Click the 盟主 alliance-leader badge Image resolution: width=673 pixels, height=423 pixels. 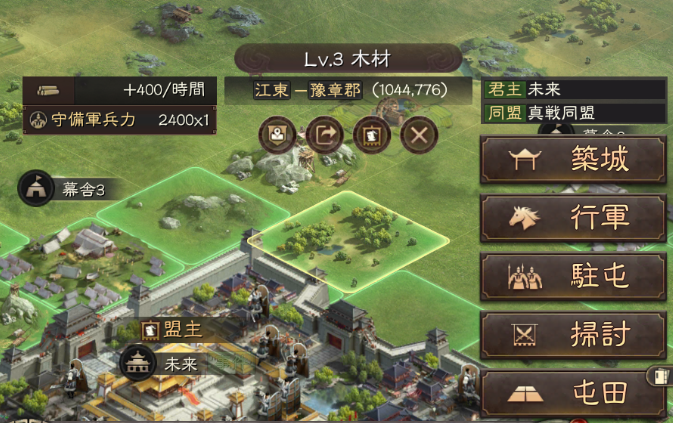click(169, 328)
